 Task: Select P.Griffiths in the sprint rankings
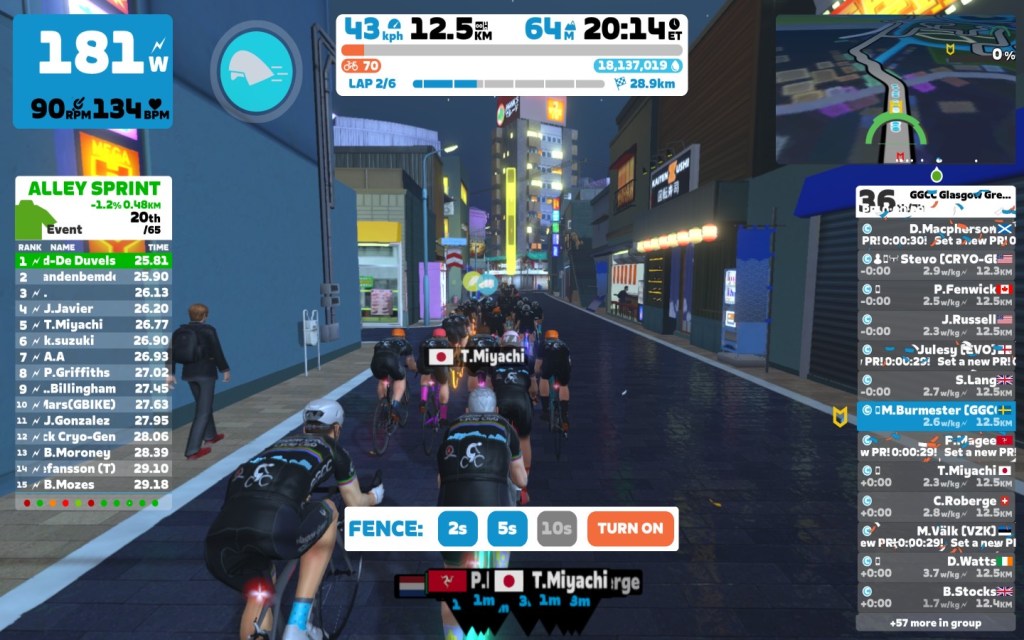click(93, 372)
